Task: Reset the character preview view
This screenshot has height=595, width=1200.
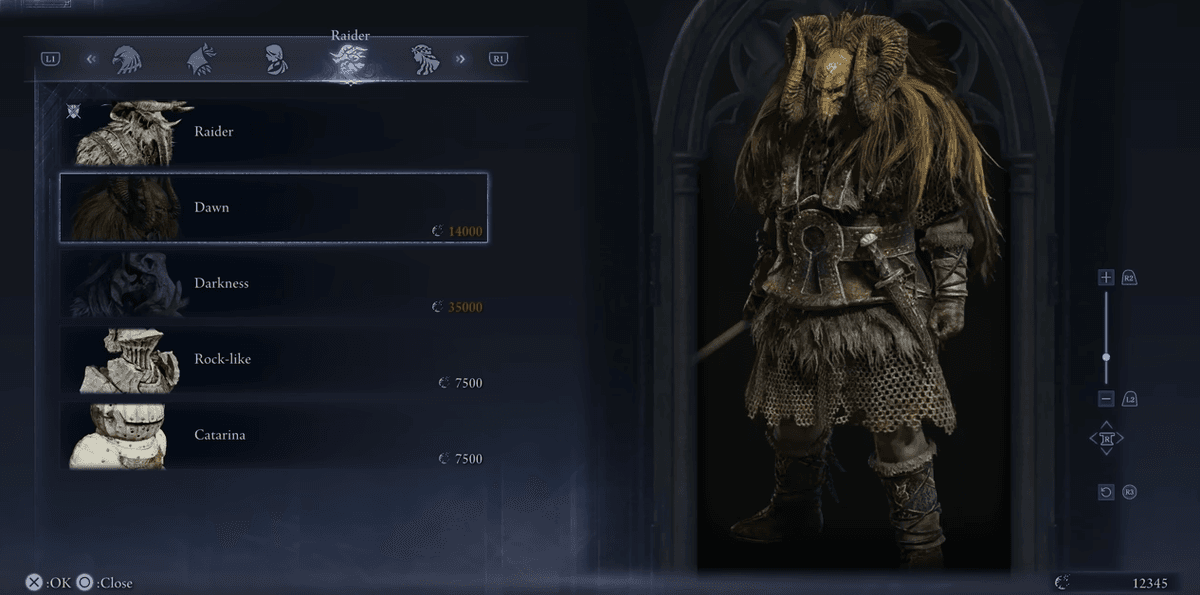Action: [x=1105, y=492]
